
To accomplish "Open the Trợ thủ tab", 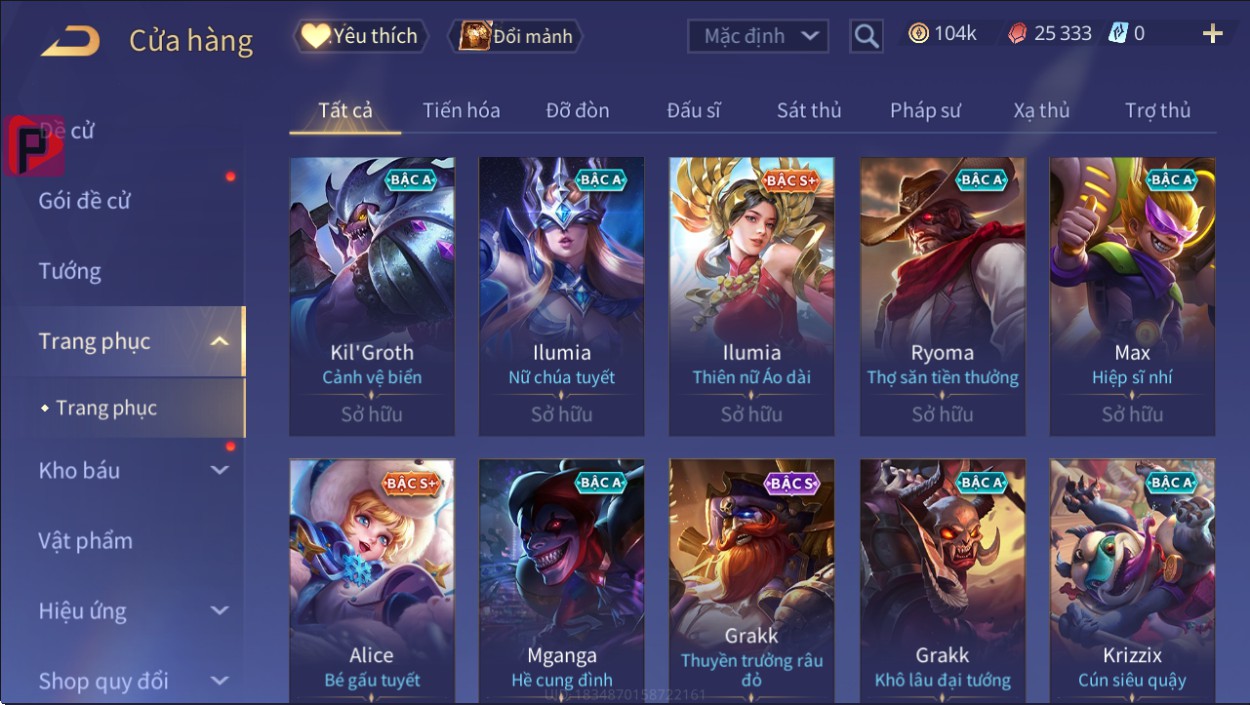I will tap(1157, 110).
